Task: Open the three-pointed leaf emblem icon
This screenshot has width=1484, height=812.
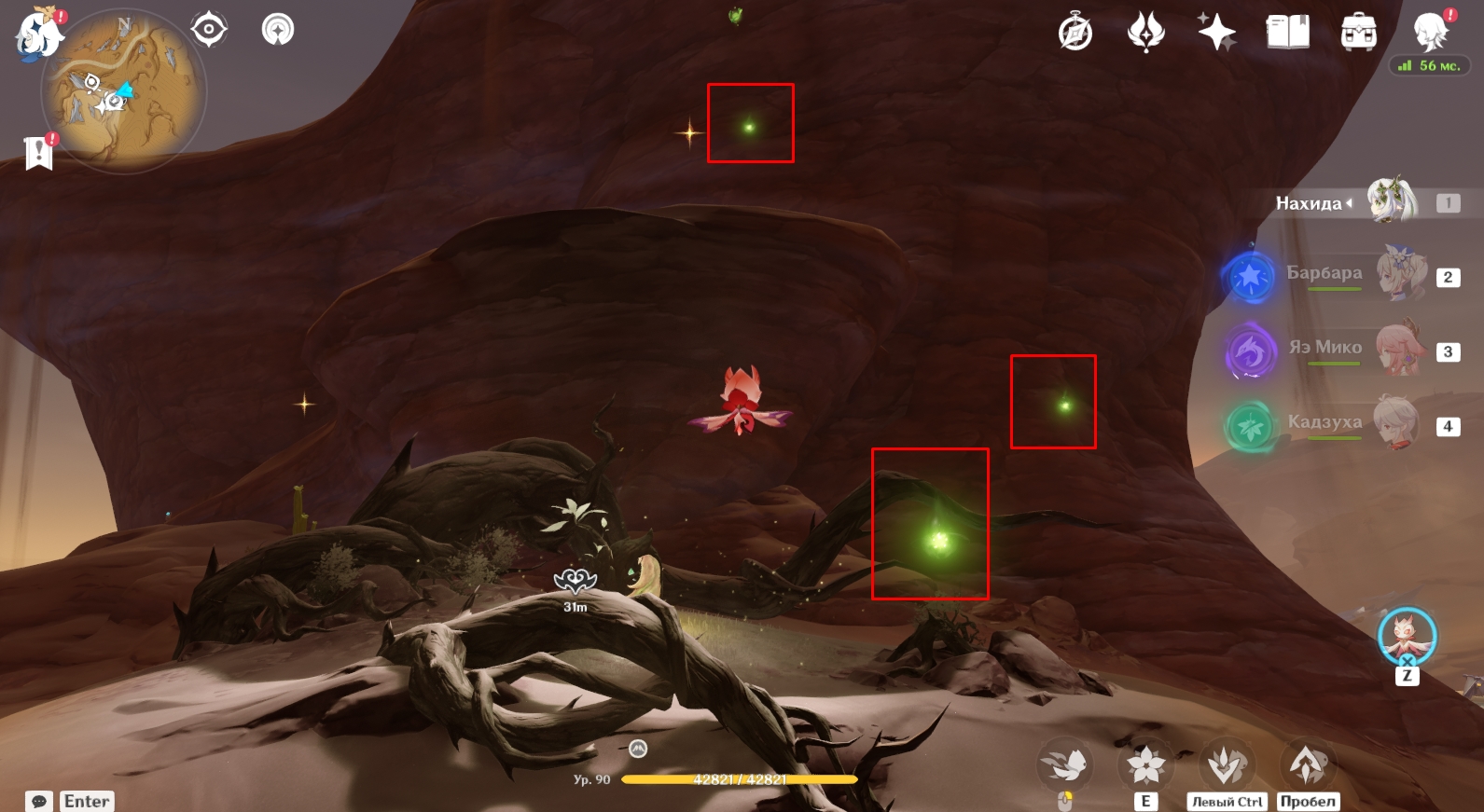Action: point(1145,33)
